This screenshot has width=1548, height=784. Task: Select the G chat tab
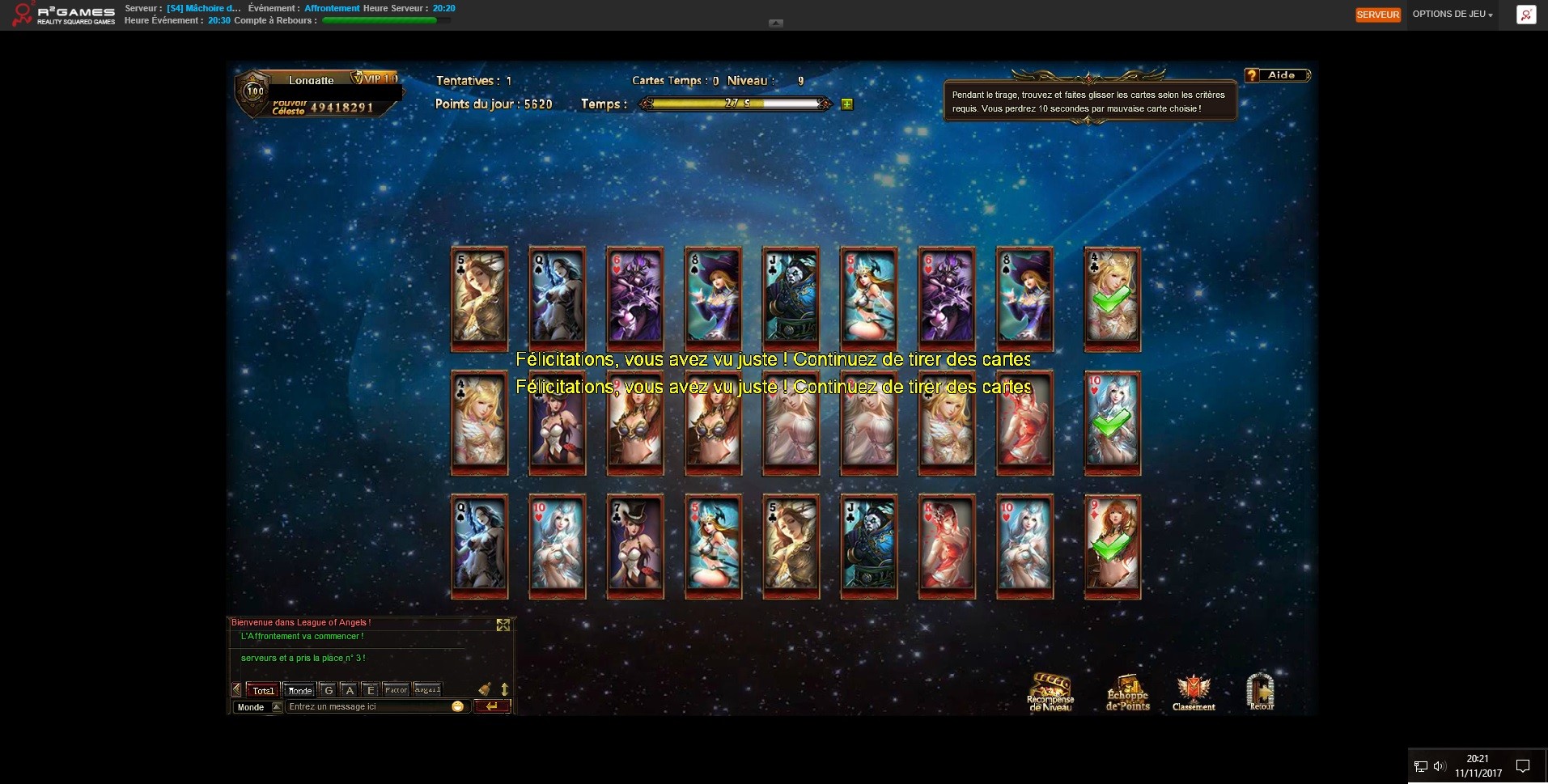[x=328, y=690]
